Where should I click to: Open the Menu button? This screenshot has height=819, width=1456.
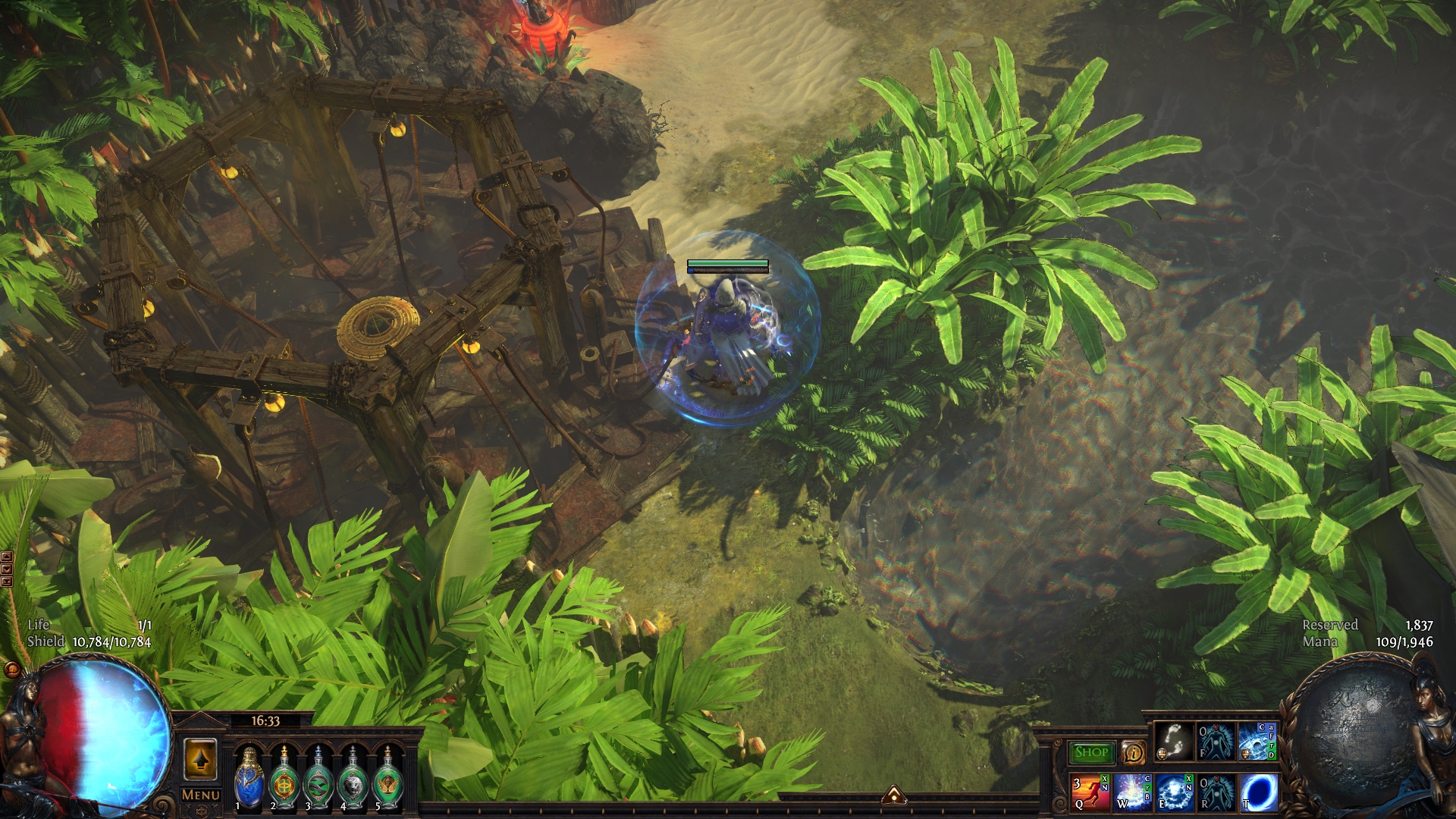pos(201,795)
